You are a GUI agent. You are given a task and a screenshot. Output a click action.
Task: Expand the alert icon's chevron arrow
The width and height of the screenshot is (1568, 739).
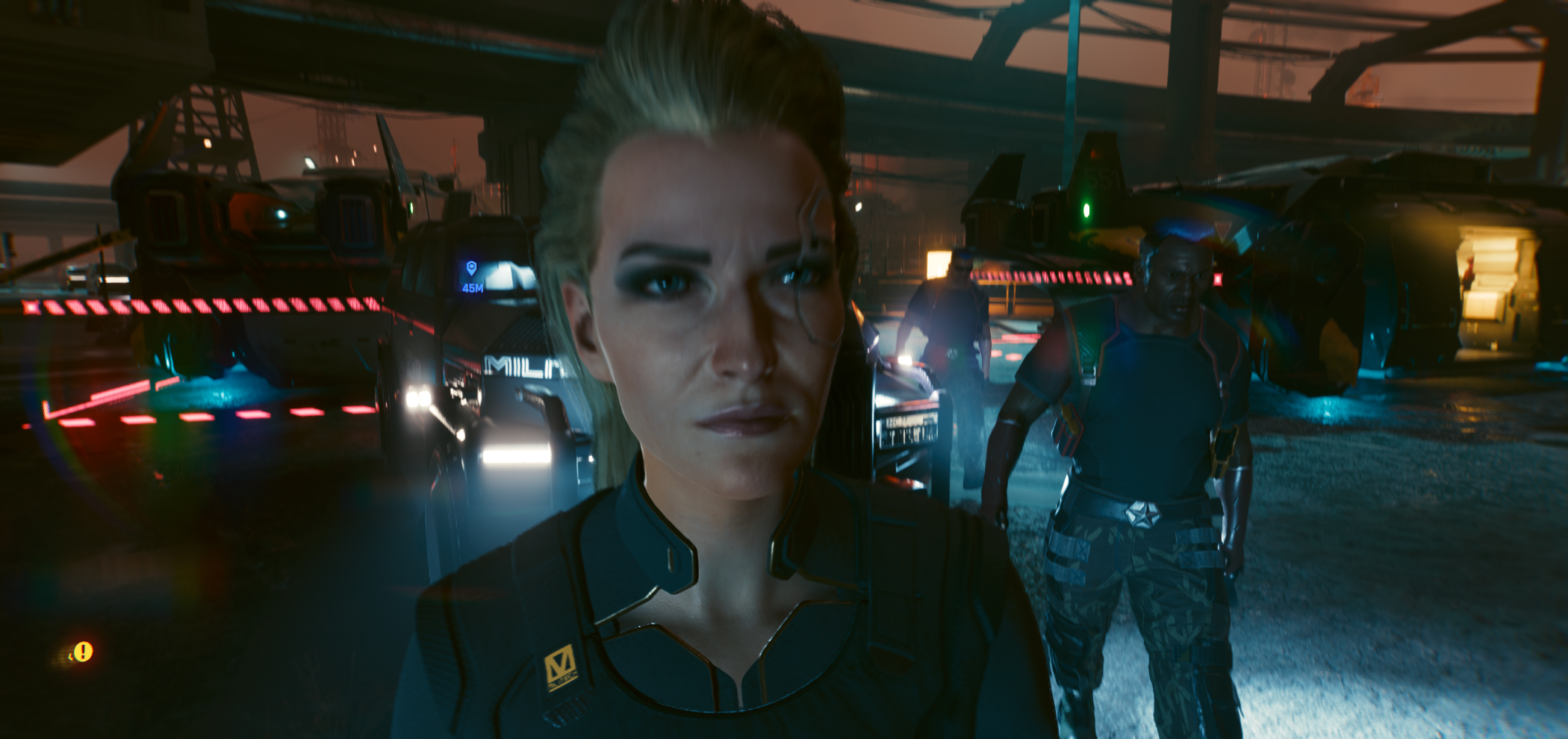71,657
